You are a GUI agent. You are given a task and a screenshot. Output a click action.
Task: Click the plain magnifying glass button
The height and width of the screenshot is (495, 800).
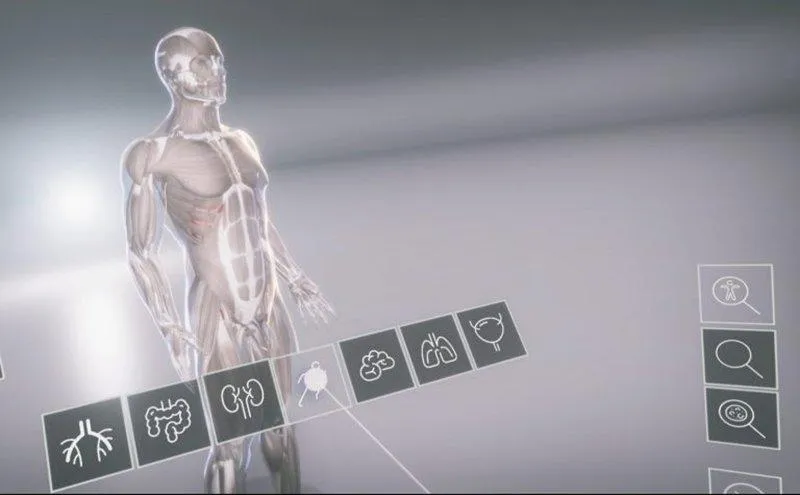pos(739,357)
